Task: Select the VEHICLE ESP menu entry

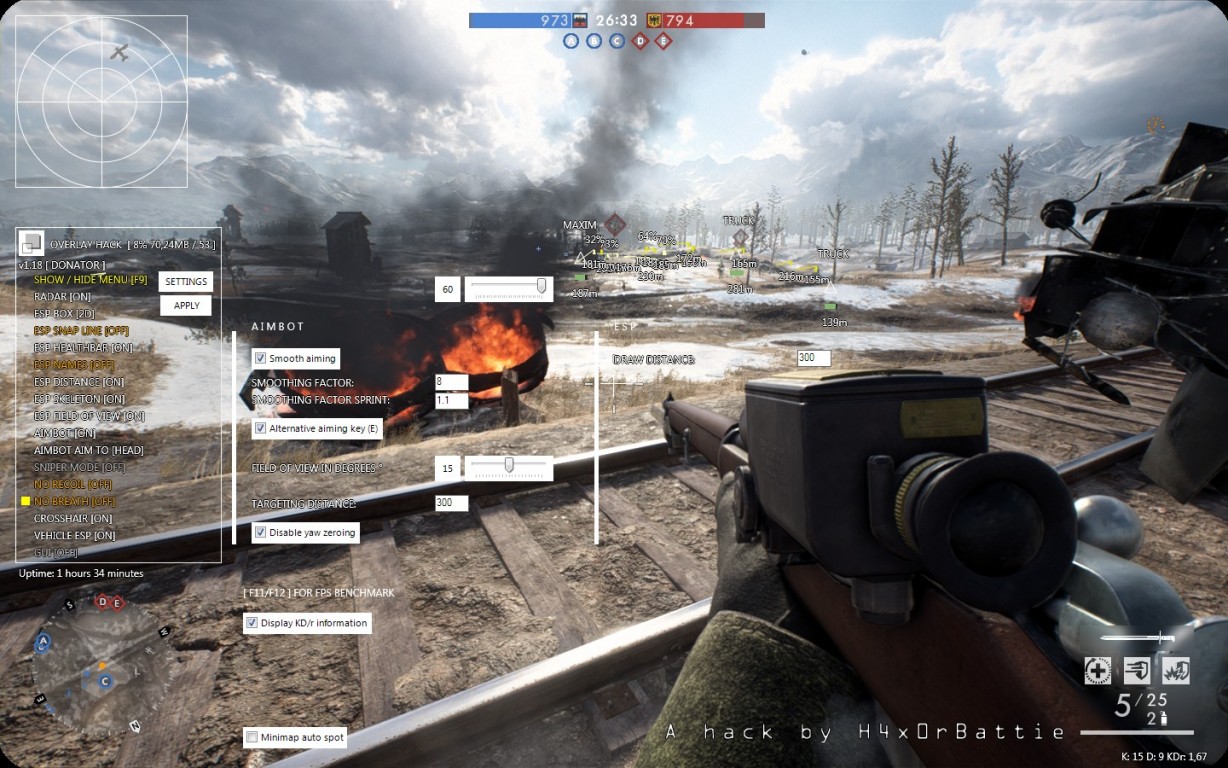Action: pos(75,536)
